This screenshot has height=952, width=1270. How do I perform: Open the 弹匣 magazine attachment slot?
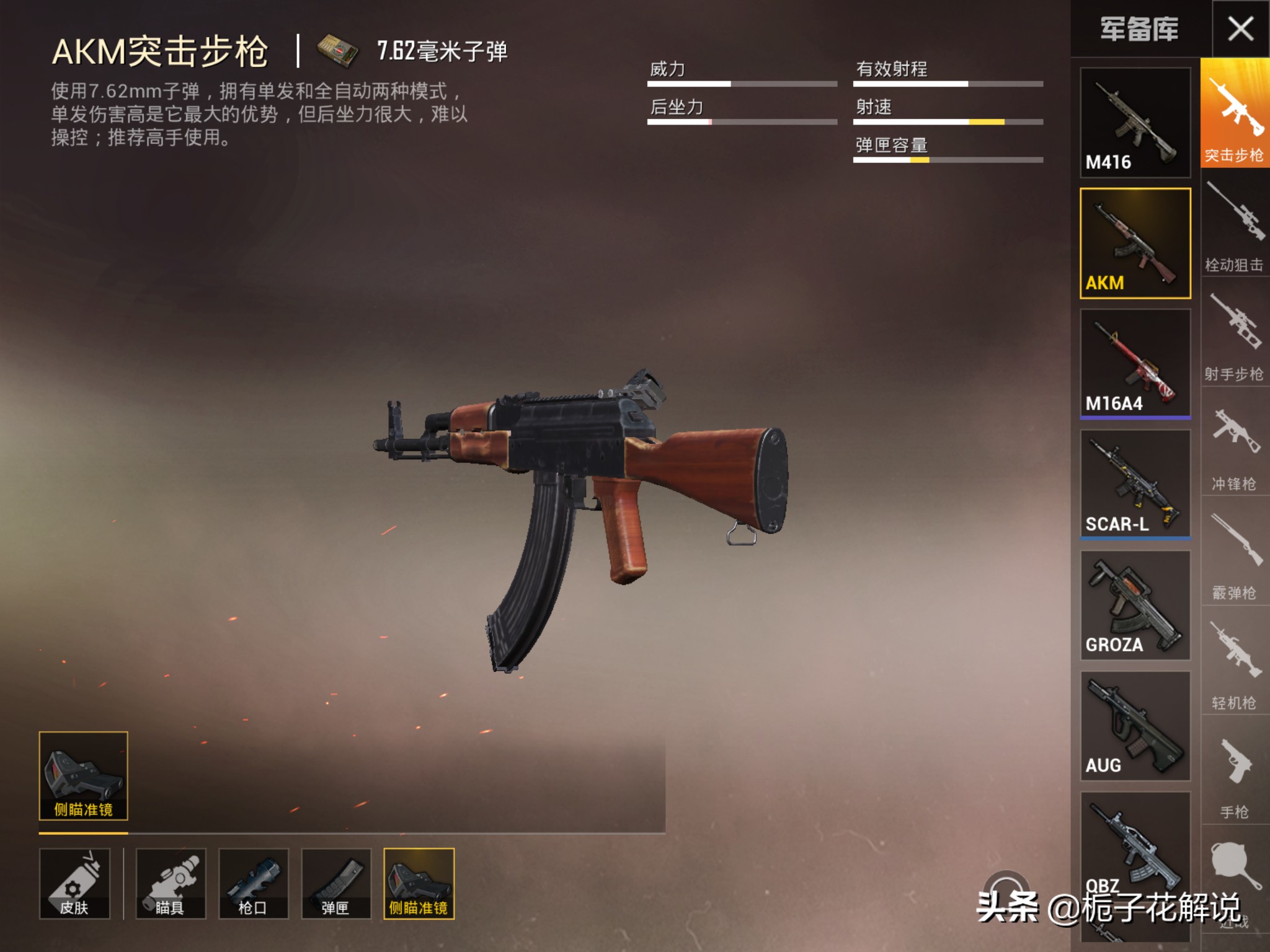click(336, 883)
